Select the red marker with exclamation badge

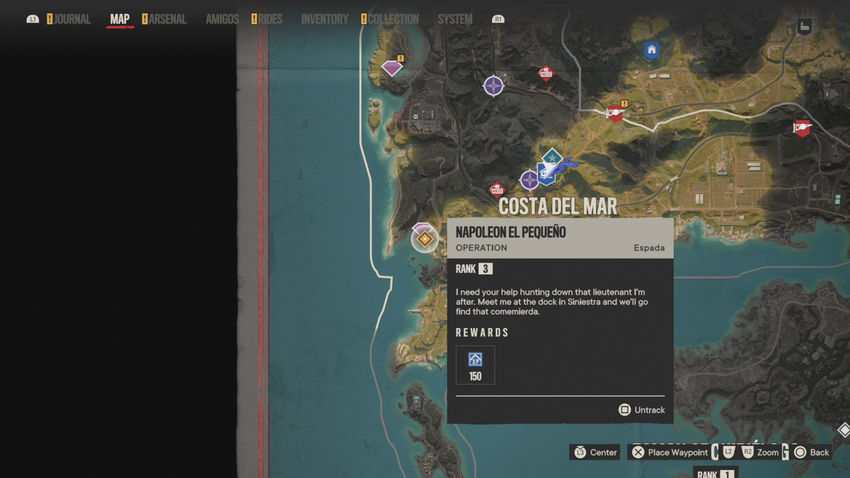[615, 114]
